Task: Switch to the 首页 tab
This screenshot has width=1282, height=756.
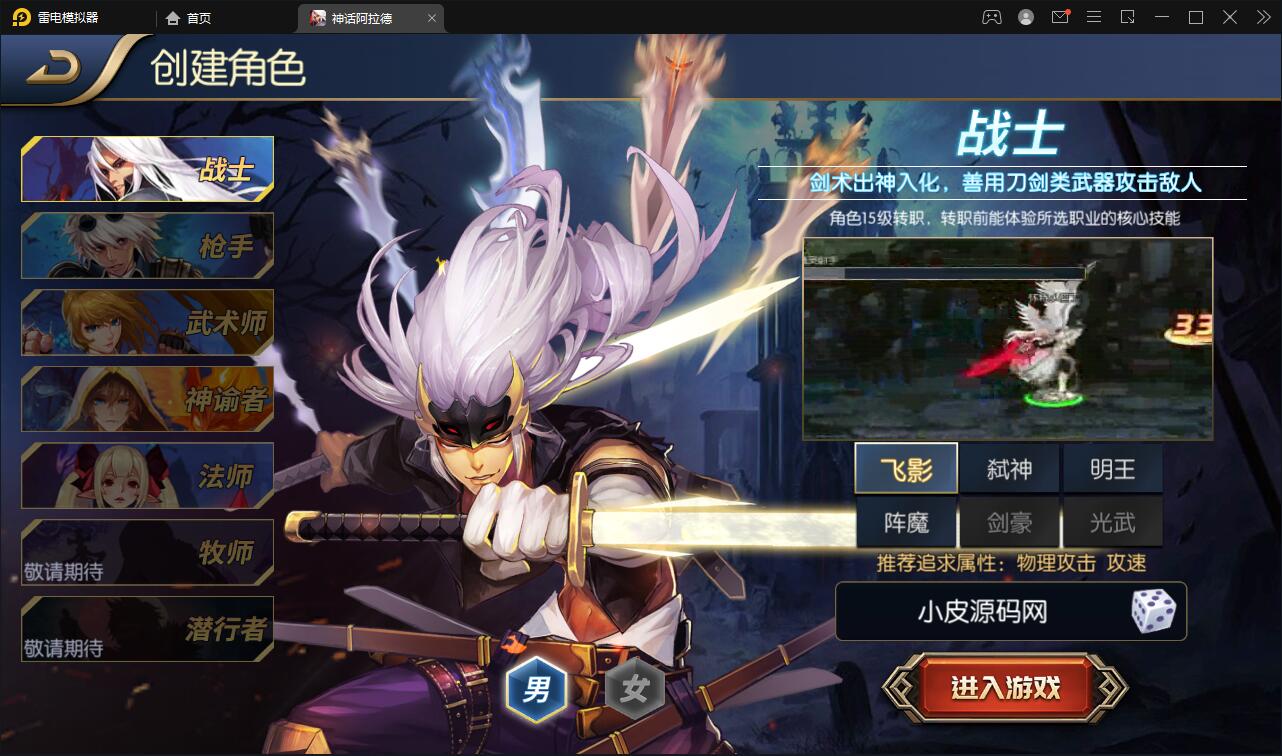Action: (x=195, y=17)
